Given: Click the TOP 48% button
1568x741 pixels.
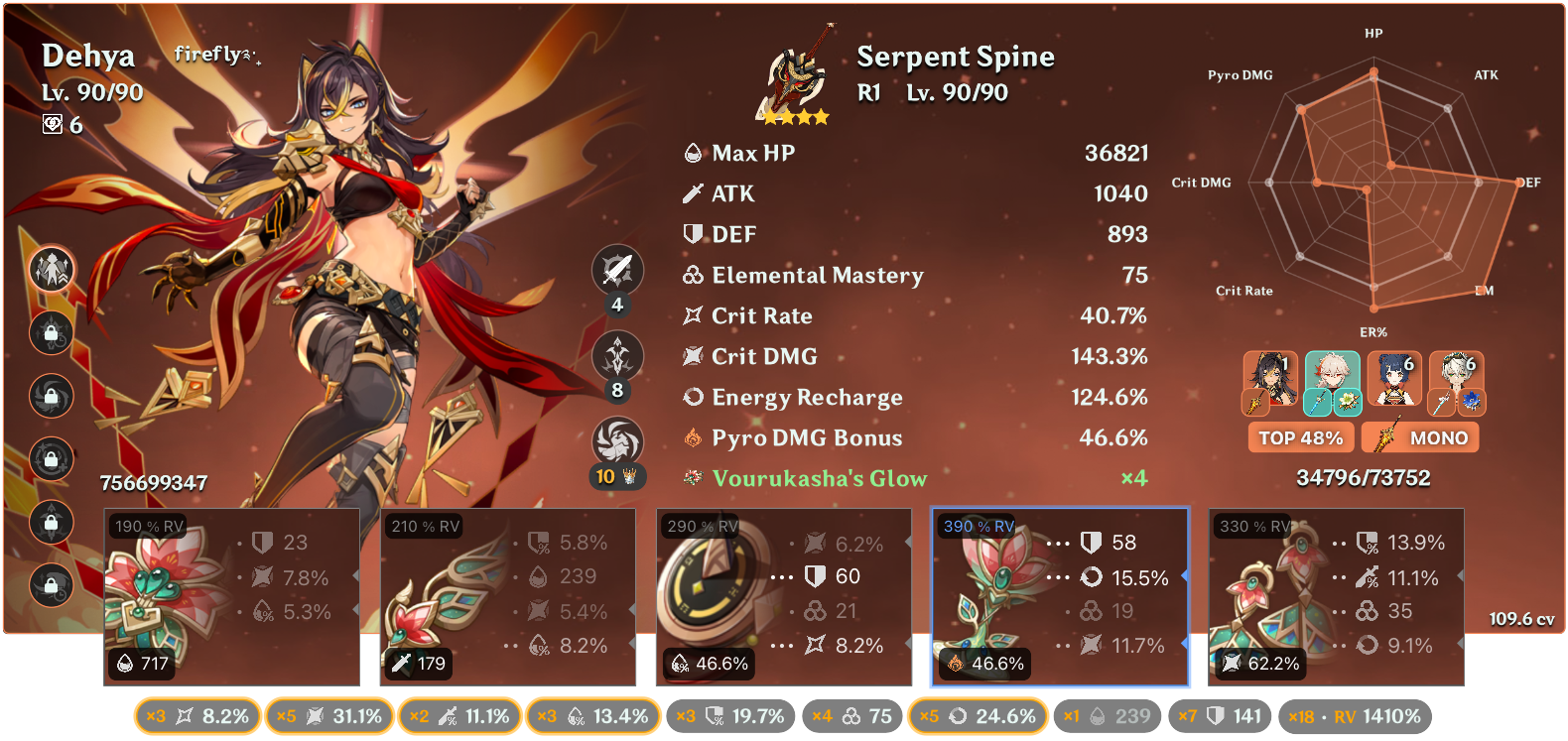Looking at the screenshot, I should pyautogui.click(x=1300, y=436).
